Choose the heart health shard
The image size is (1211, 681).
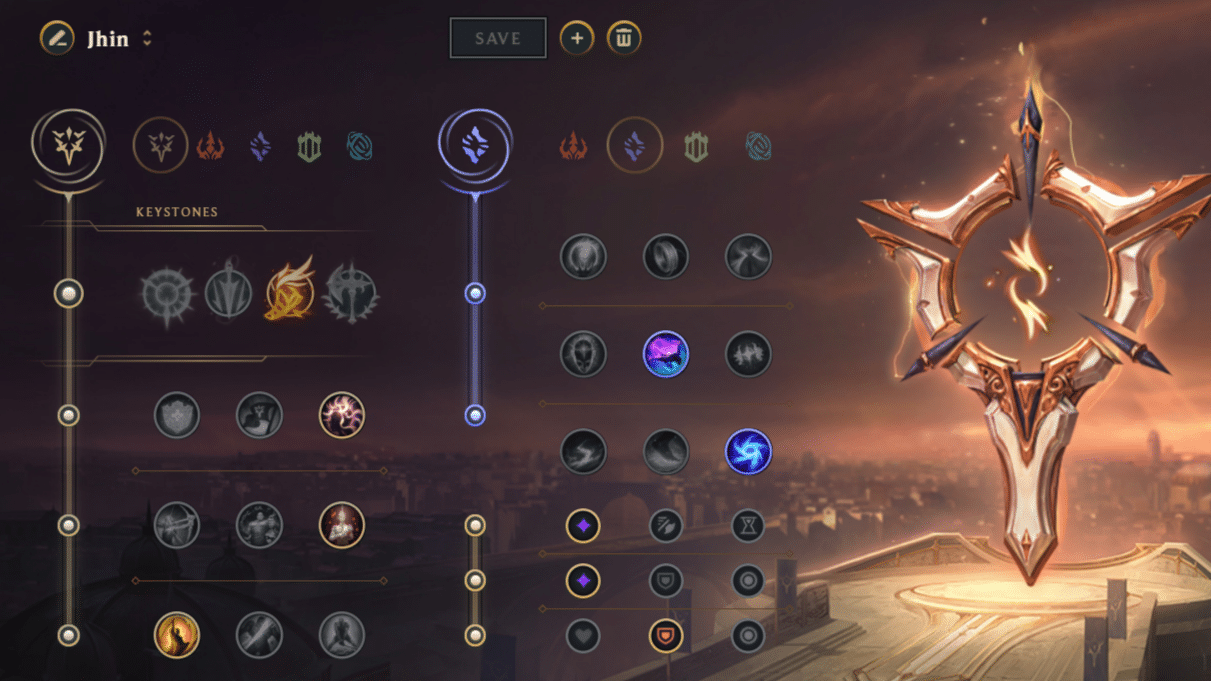coord(583,635)
